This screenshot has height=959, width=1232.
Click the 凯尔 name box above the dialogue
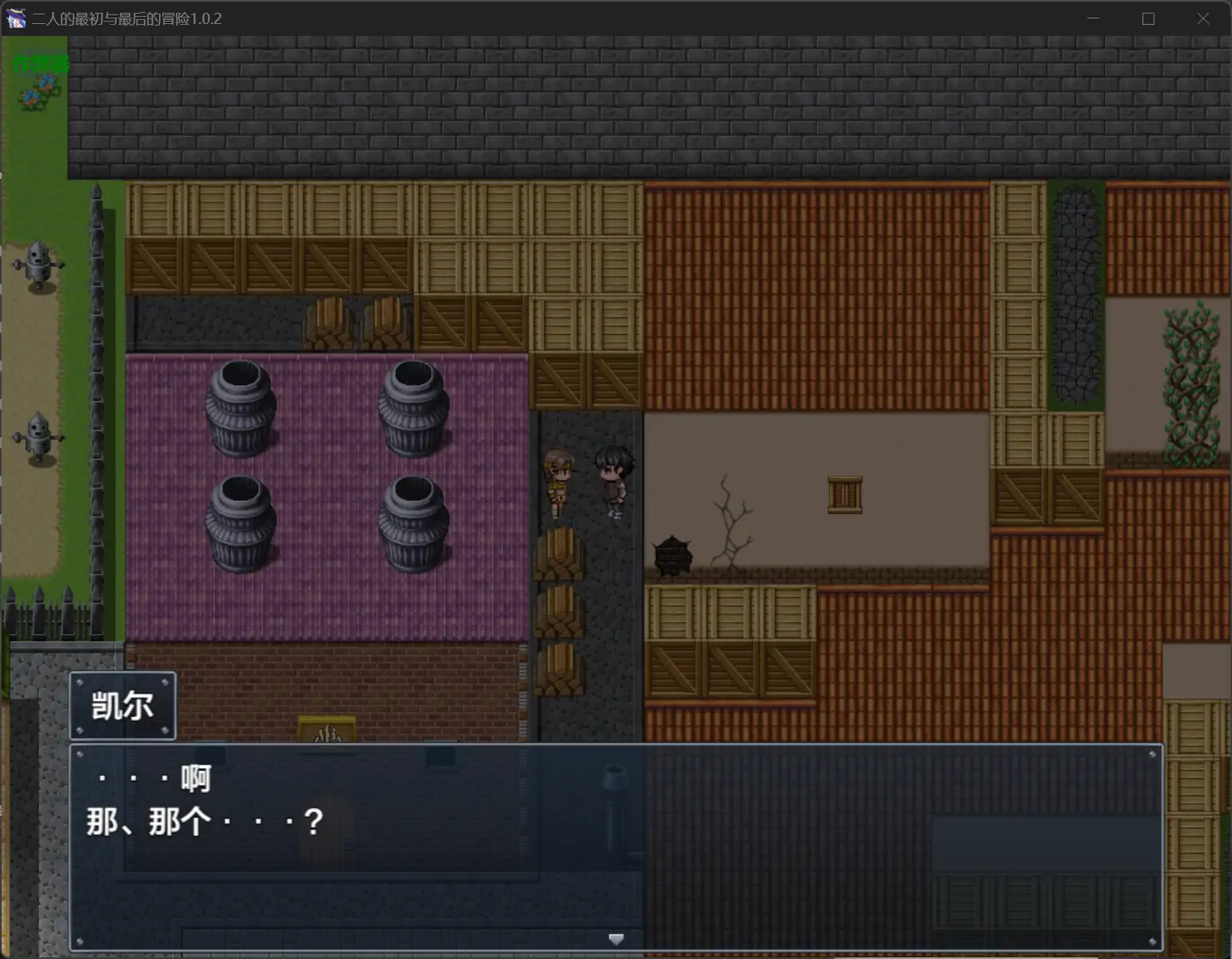(122, 706)
